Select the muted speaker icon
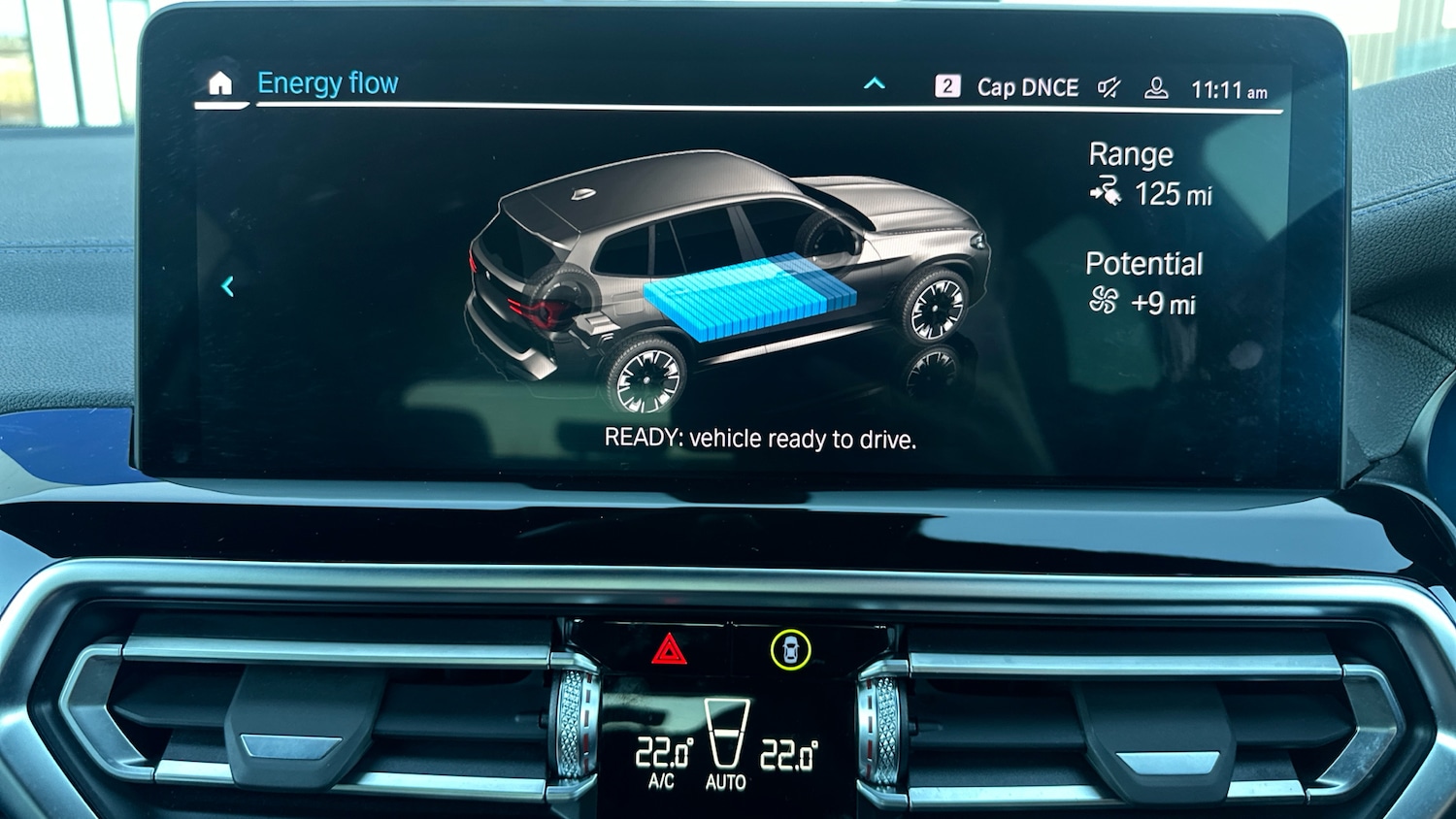This screenshot has width=1456, height=819. 1109,88
